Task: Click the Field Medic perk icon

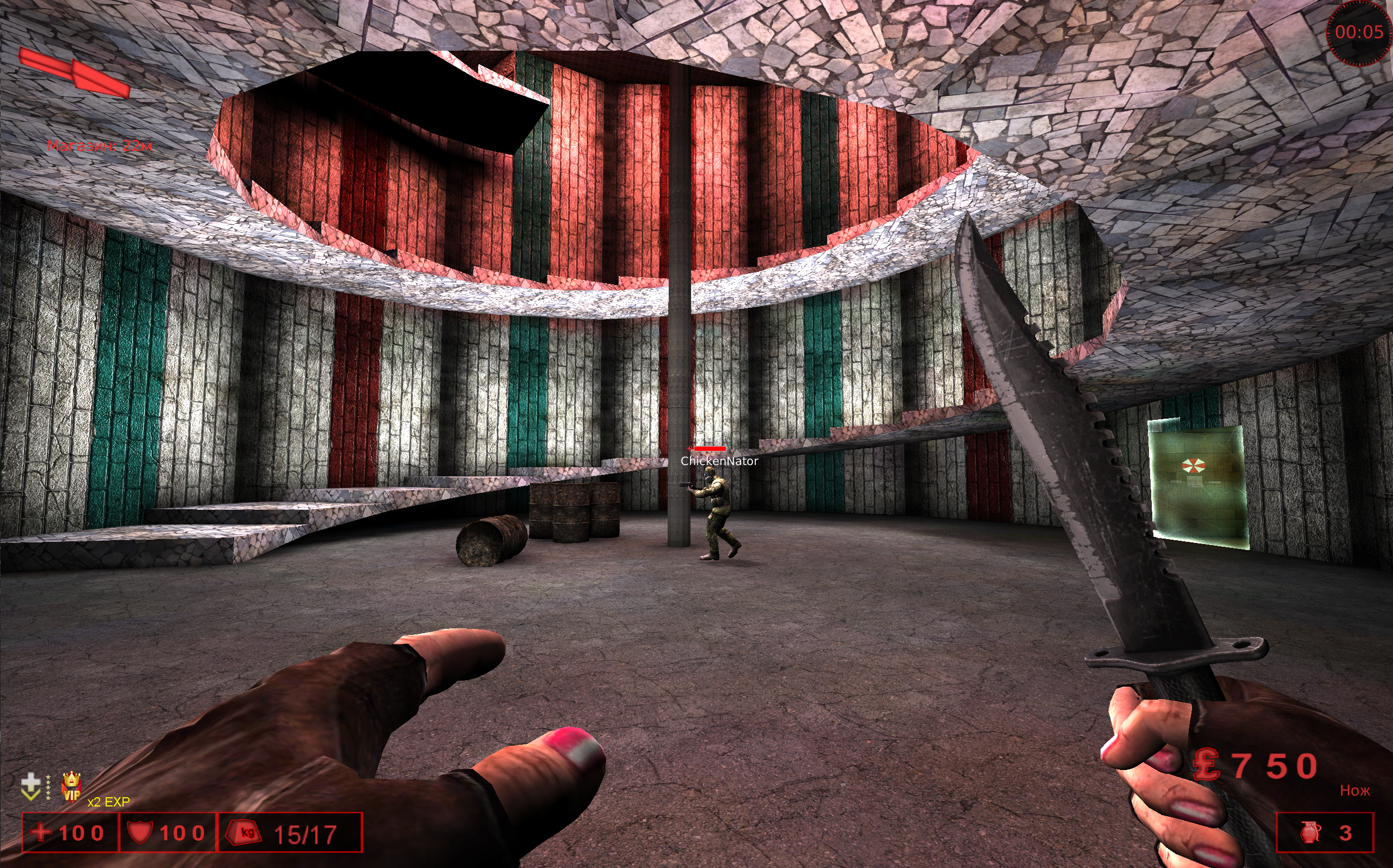Action: point(30,786)
